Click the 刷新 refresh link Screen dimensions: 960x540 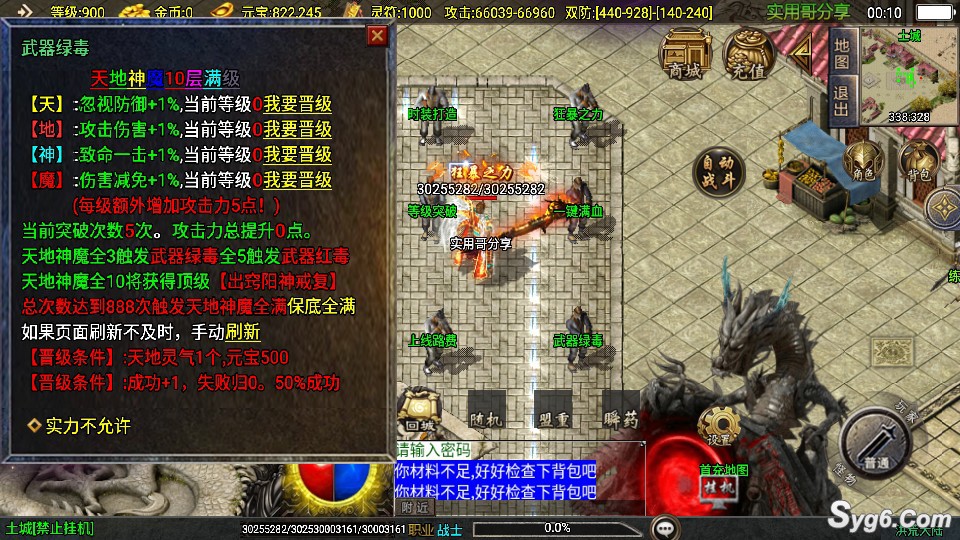tap(243, 332)
